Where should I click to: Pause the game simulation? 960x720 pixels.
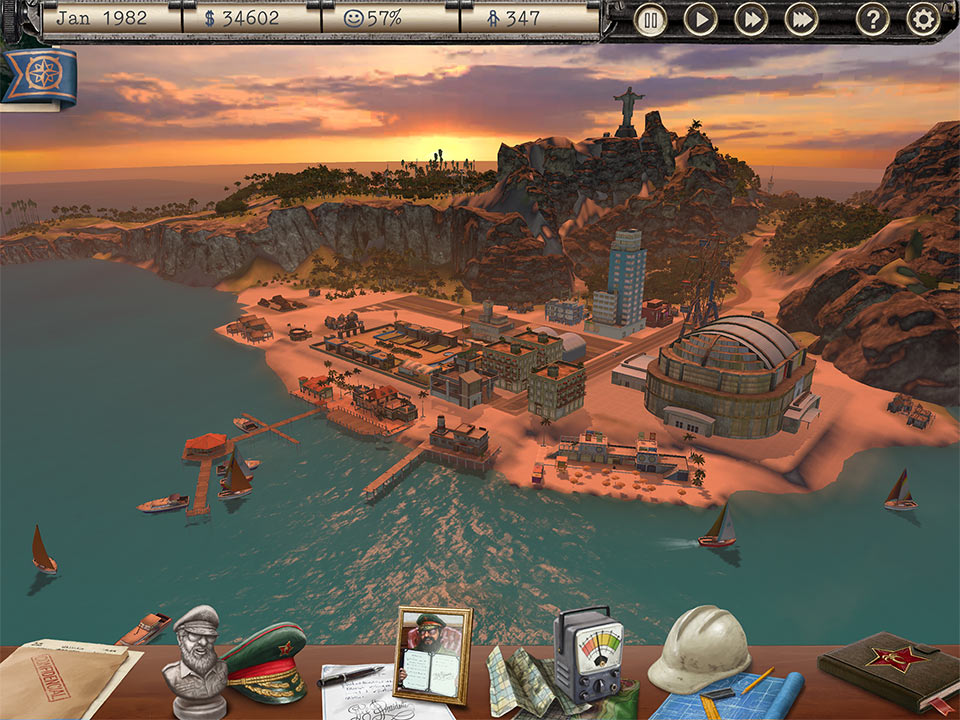pos(650,19)
